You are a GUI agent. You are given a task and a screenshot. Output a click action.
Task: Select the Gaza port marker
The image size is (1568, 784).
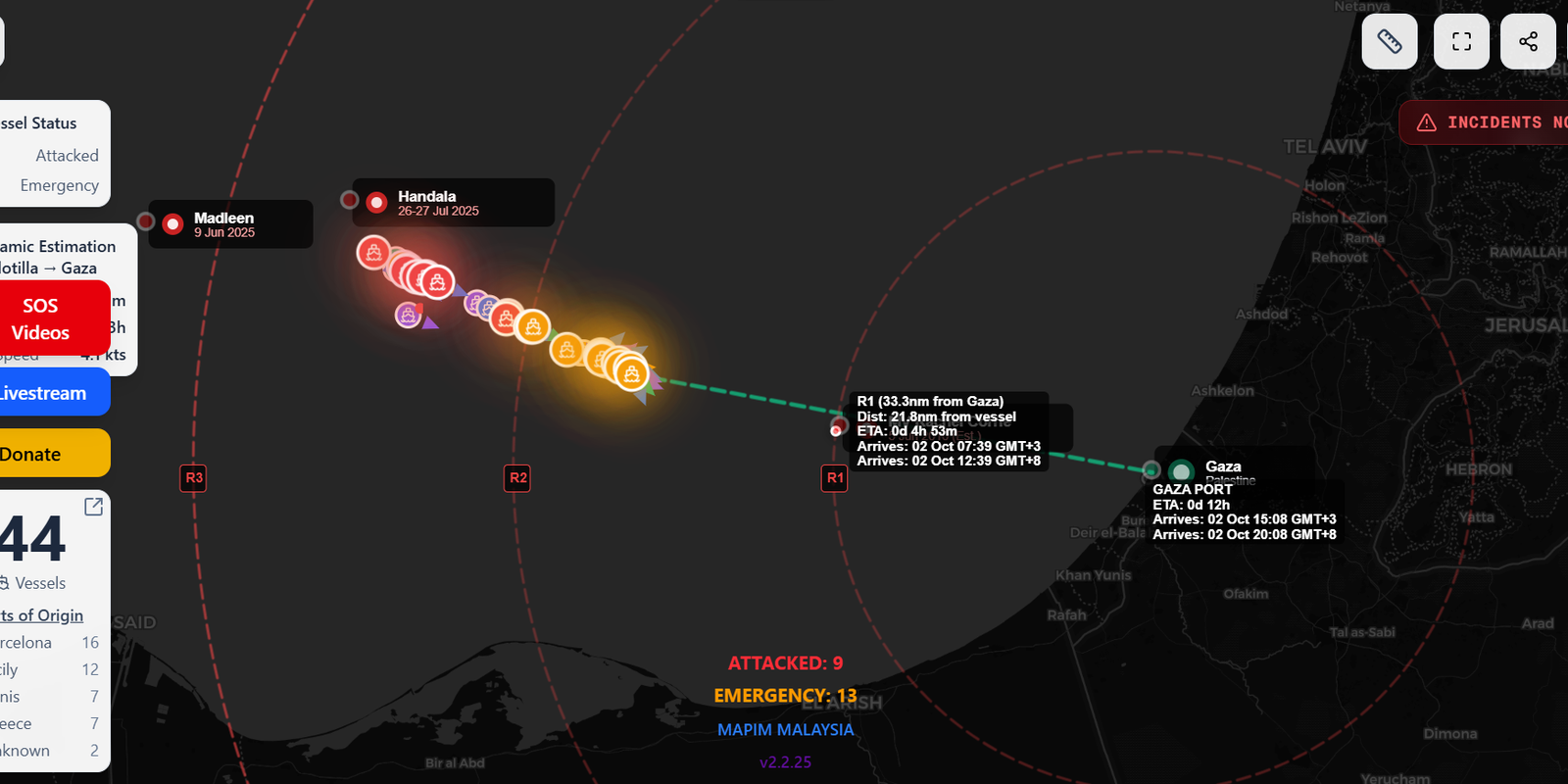coord(1180,470)
